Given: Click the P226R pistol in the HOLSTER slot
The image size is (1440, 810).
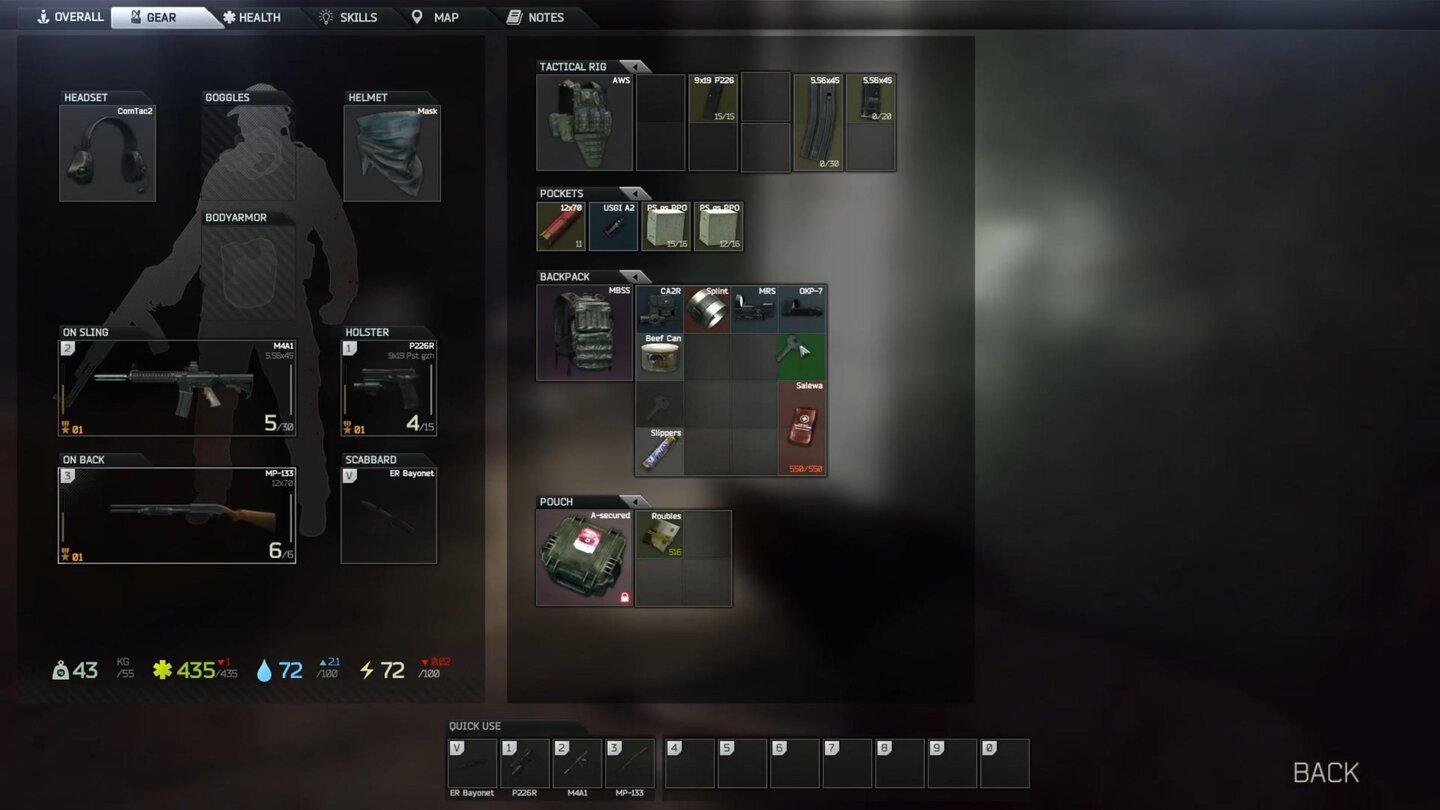Looking at the screenshot, I should click(x=388, y=388).
